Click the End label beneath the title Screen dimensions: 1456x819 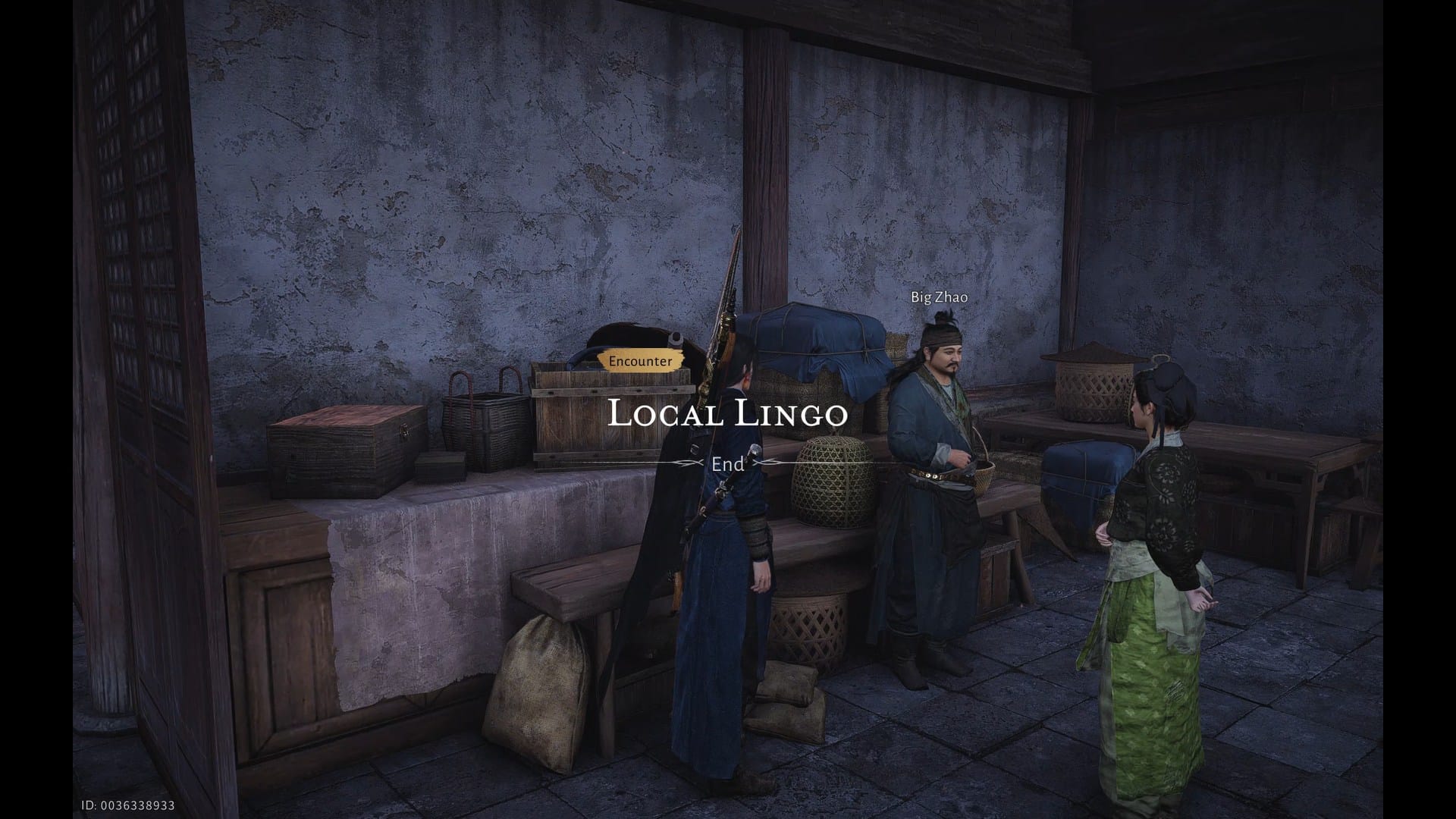(x=726, y=465)
